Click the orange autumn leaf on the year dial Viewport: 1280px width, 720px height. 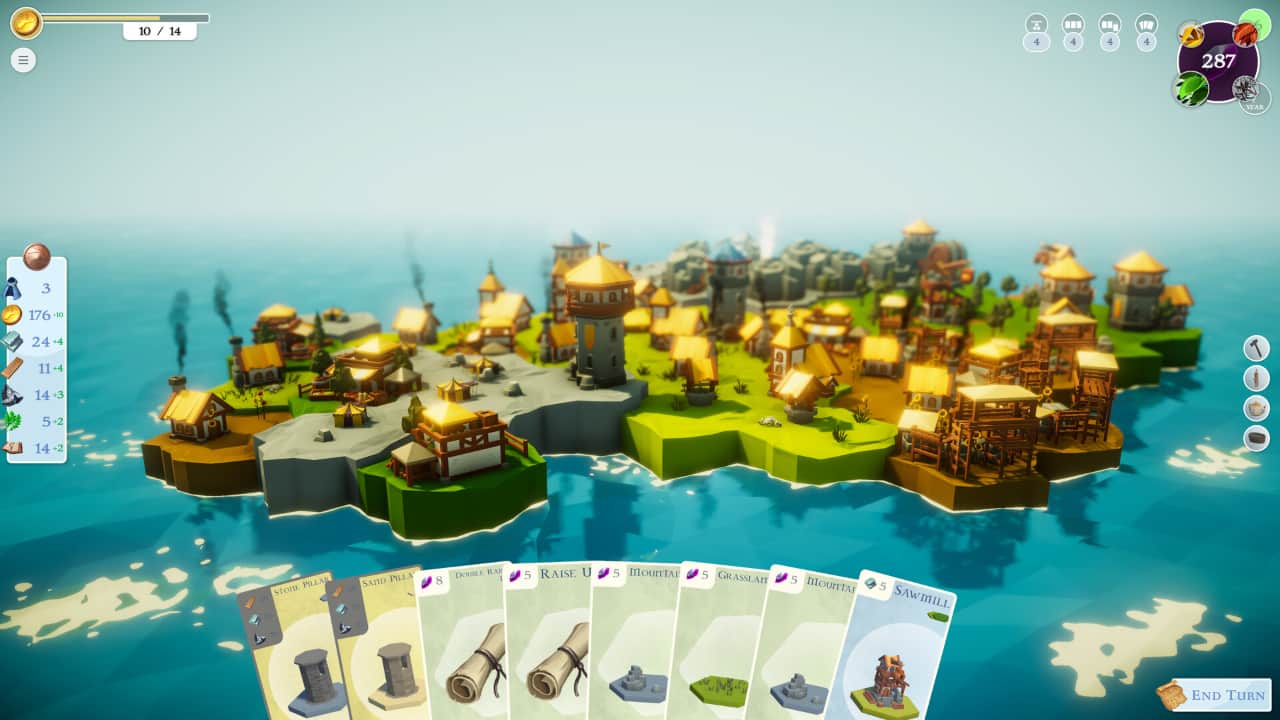[1245, 34]
